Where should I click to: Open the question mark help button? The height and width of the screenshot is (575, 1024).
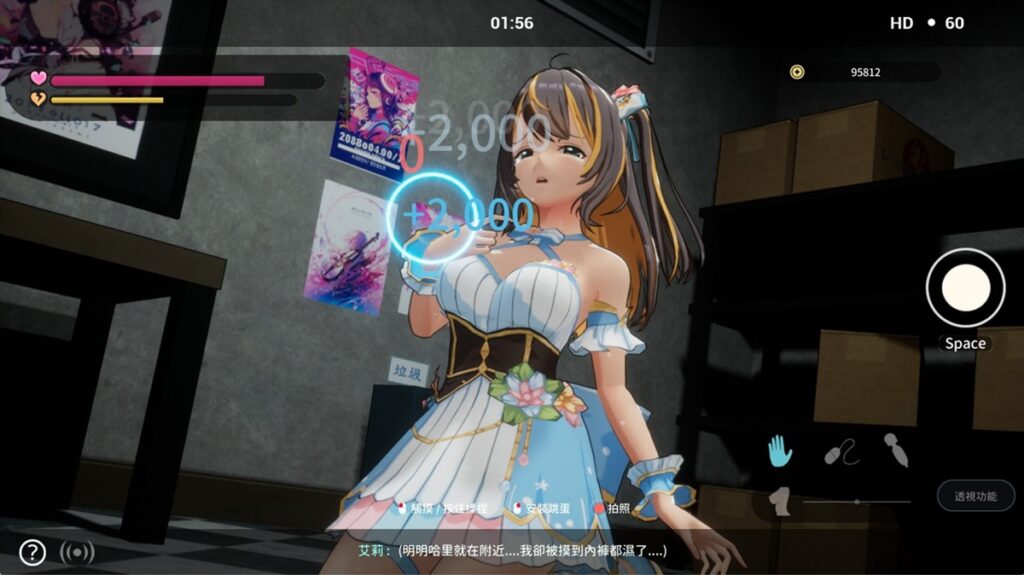pos(32,552)
